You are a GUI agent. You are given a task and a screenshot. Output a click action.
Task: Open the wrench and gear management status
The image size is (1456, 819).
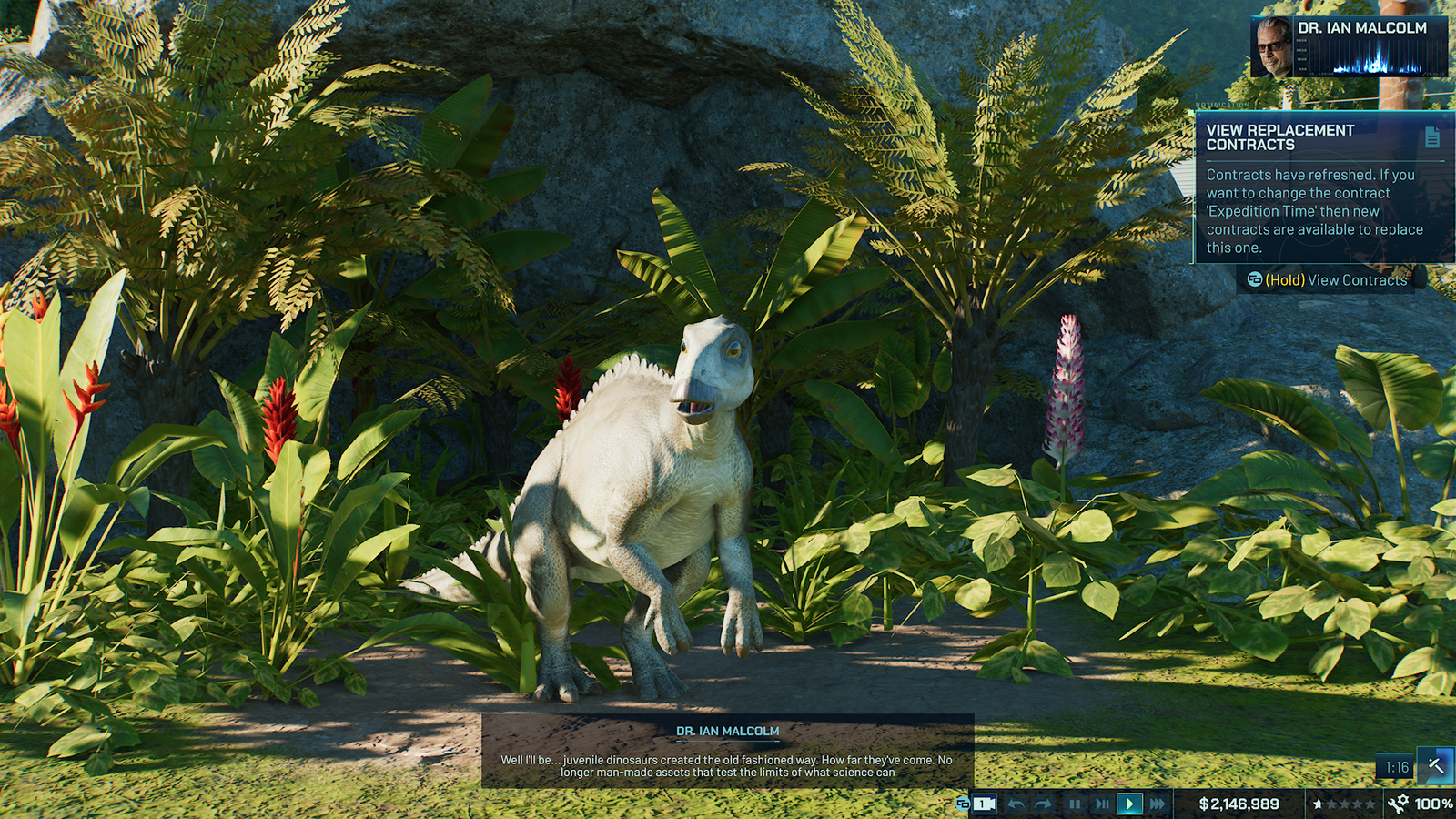click(x=1398, y=803)
